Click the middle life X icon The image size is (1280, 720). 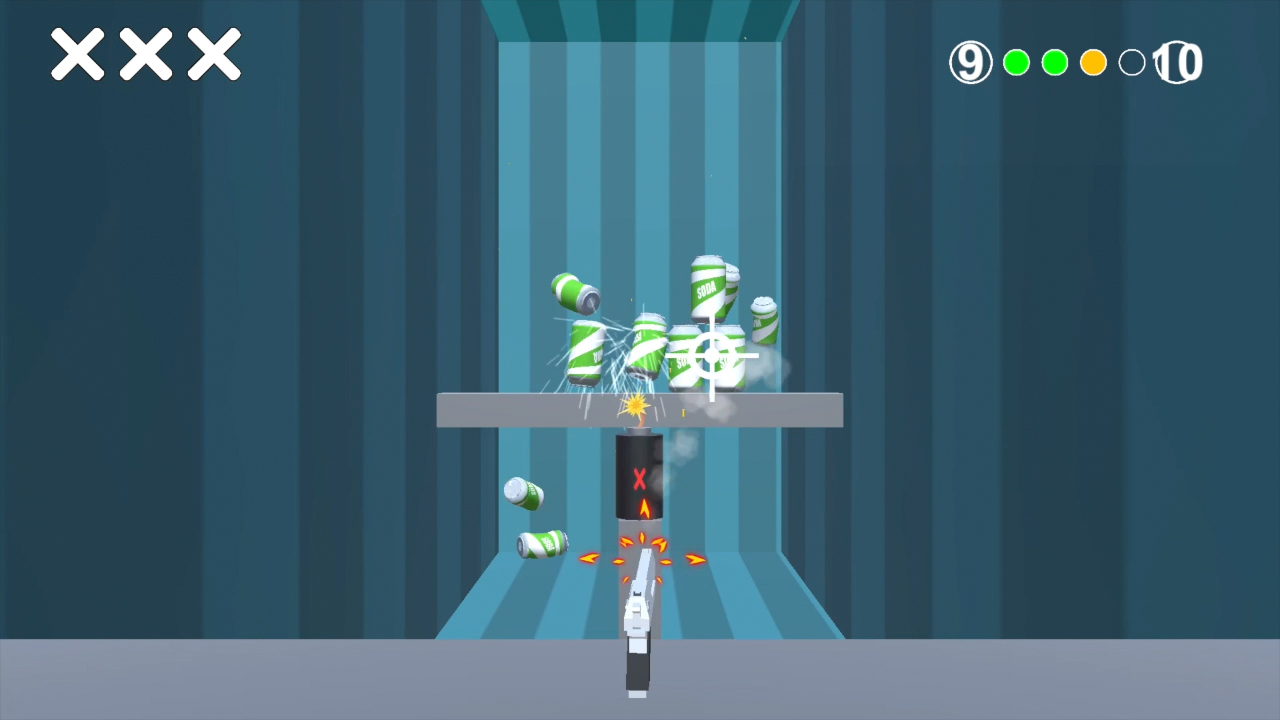click(x=145, y=55)
